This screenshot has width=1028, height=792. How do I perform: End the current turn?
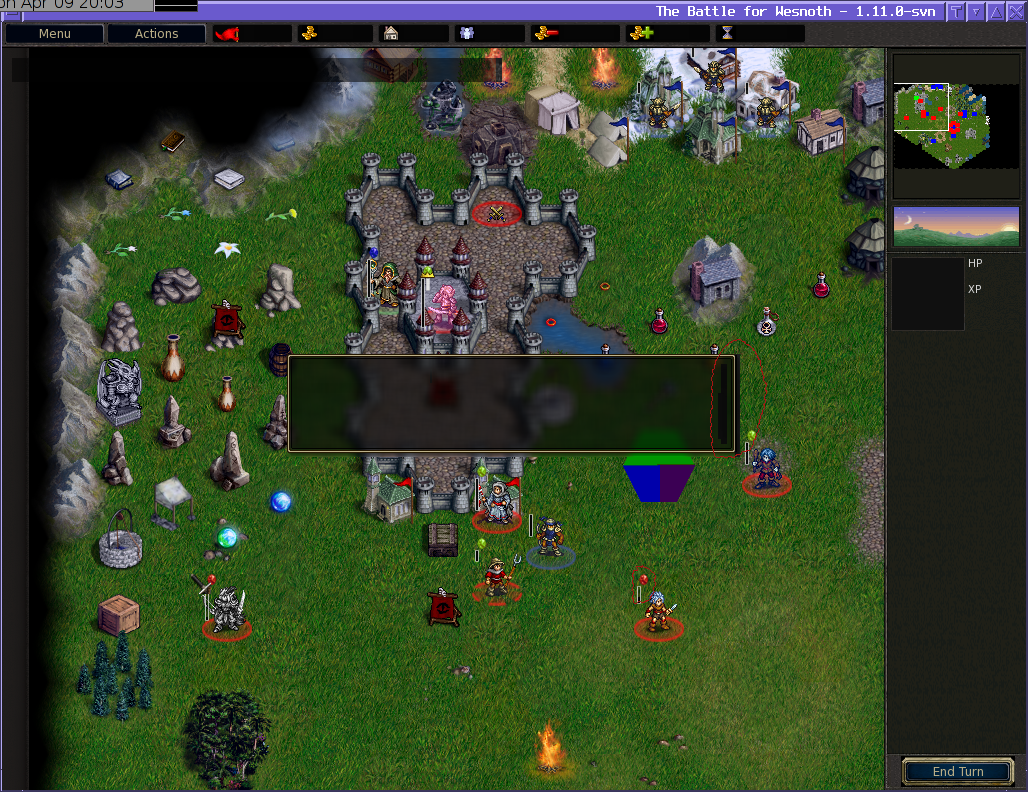pos(957,772)
